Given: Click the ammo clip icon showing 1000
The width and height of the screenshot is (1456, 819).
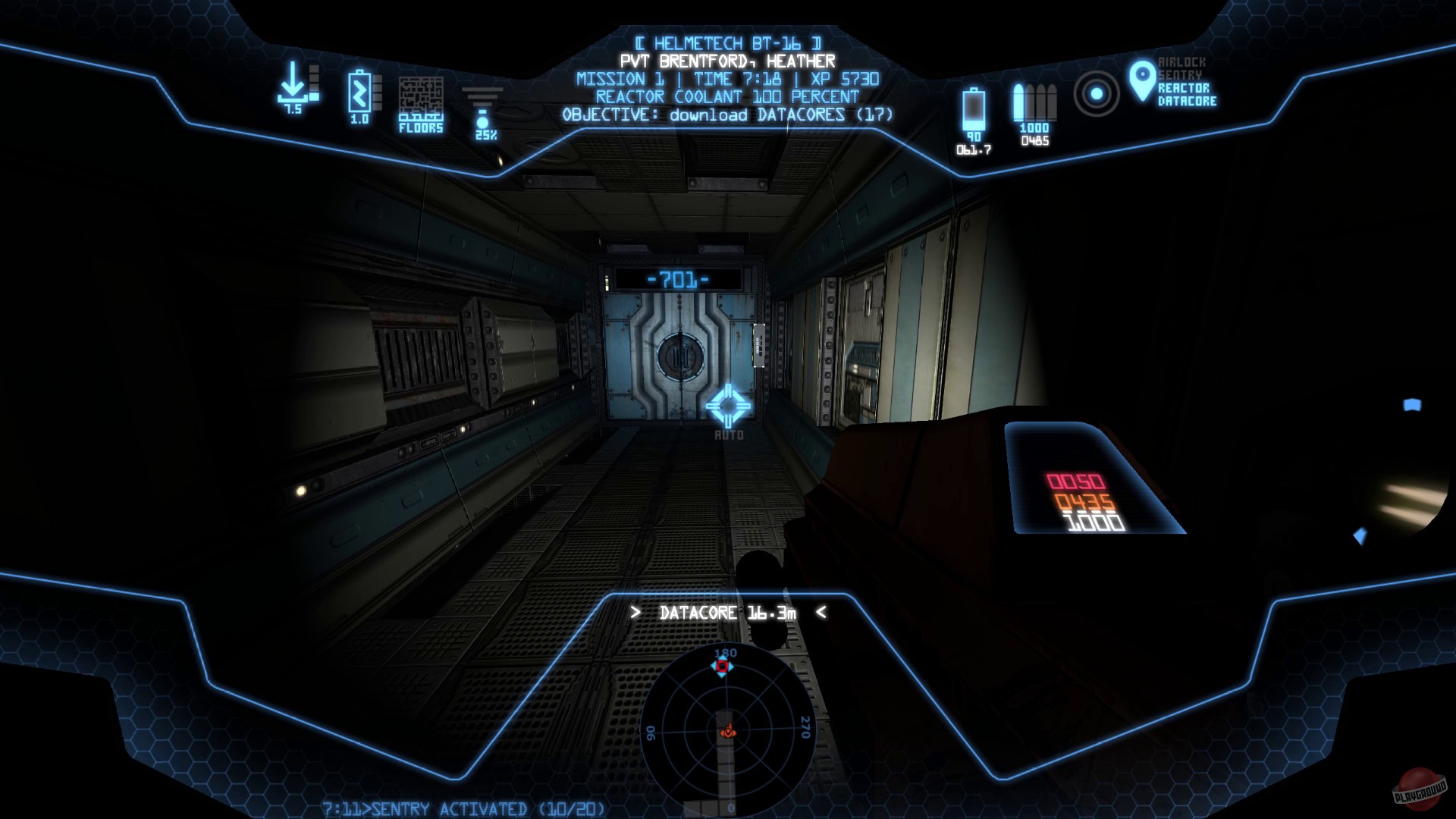Looking at the screenshot, I should [x=1034, y=102].
